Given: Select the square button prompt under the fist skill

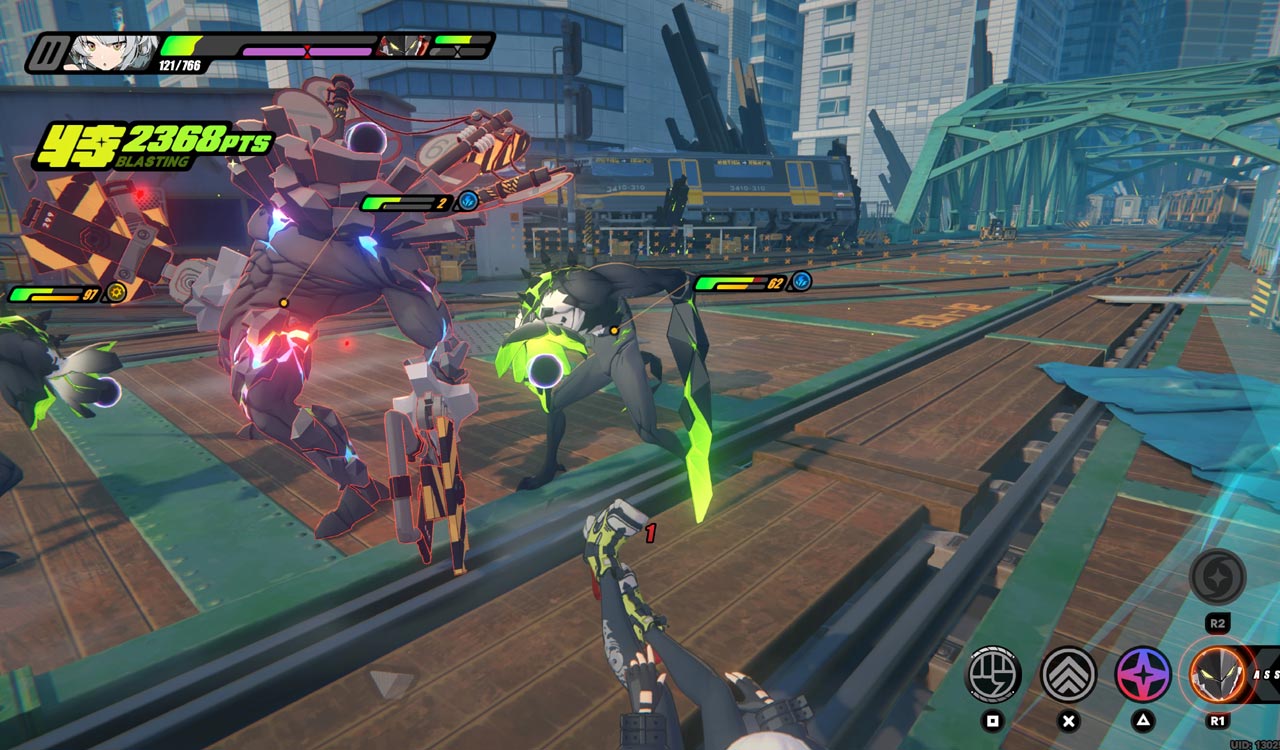Looking at the screenshot, I should (x=992, y=721).
